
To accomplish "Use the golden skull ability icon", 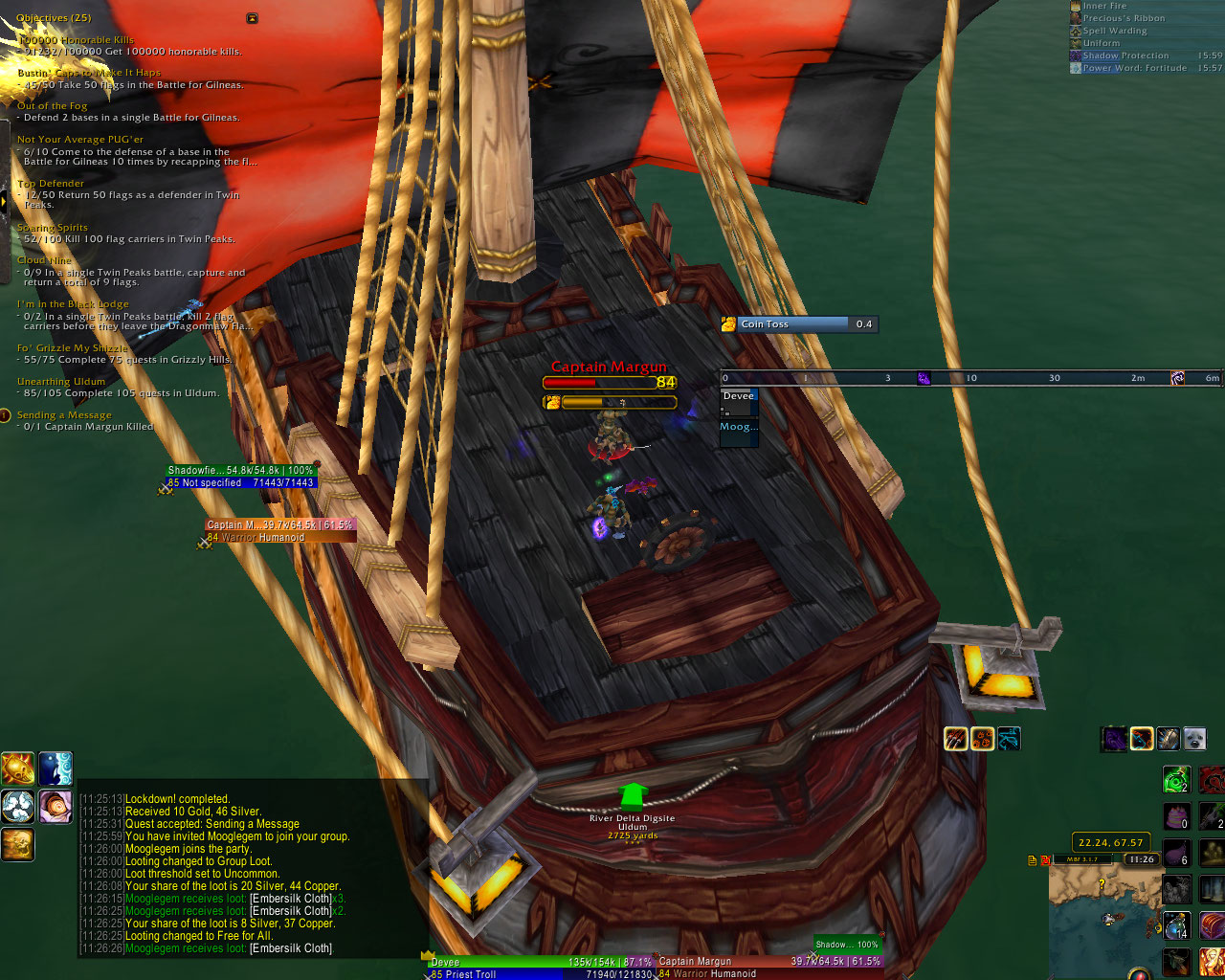I will pyautogui.click(x=18, y=844).
